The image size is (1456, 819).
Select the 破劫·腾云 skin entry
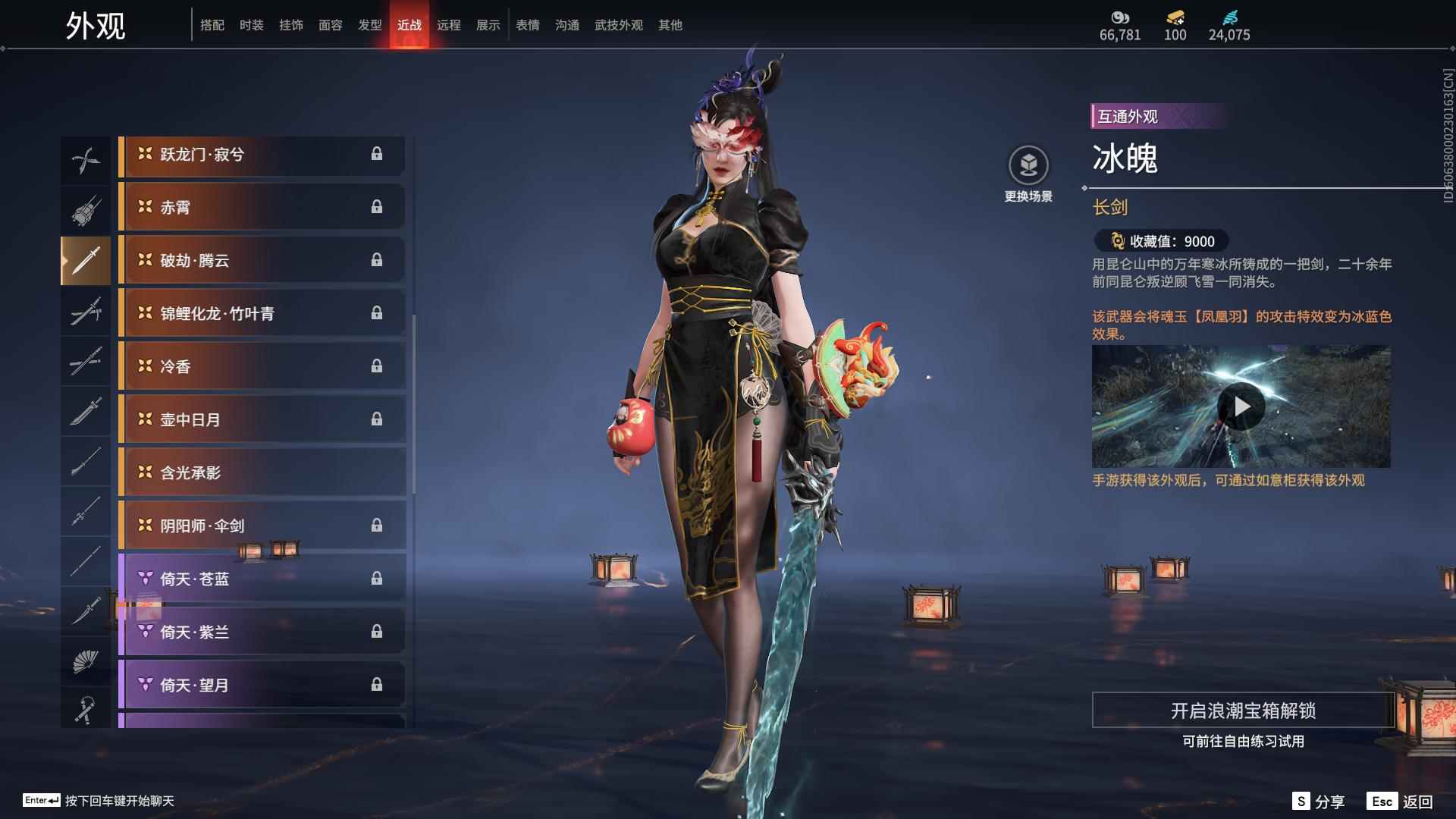click(262, 260)
